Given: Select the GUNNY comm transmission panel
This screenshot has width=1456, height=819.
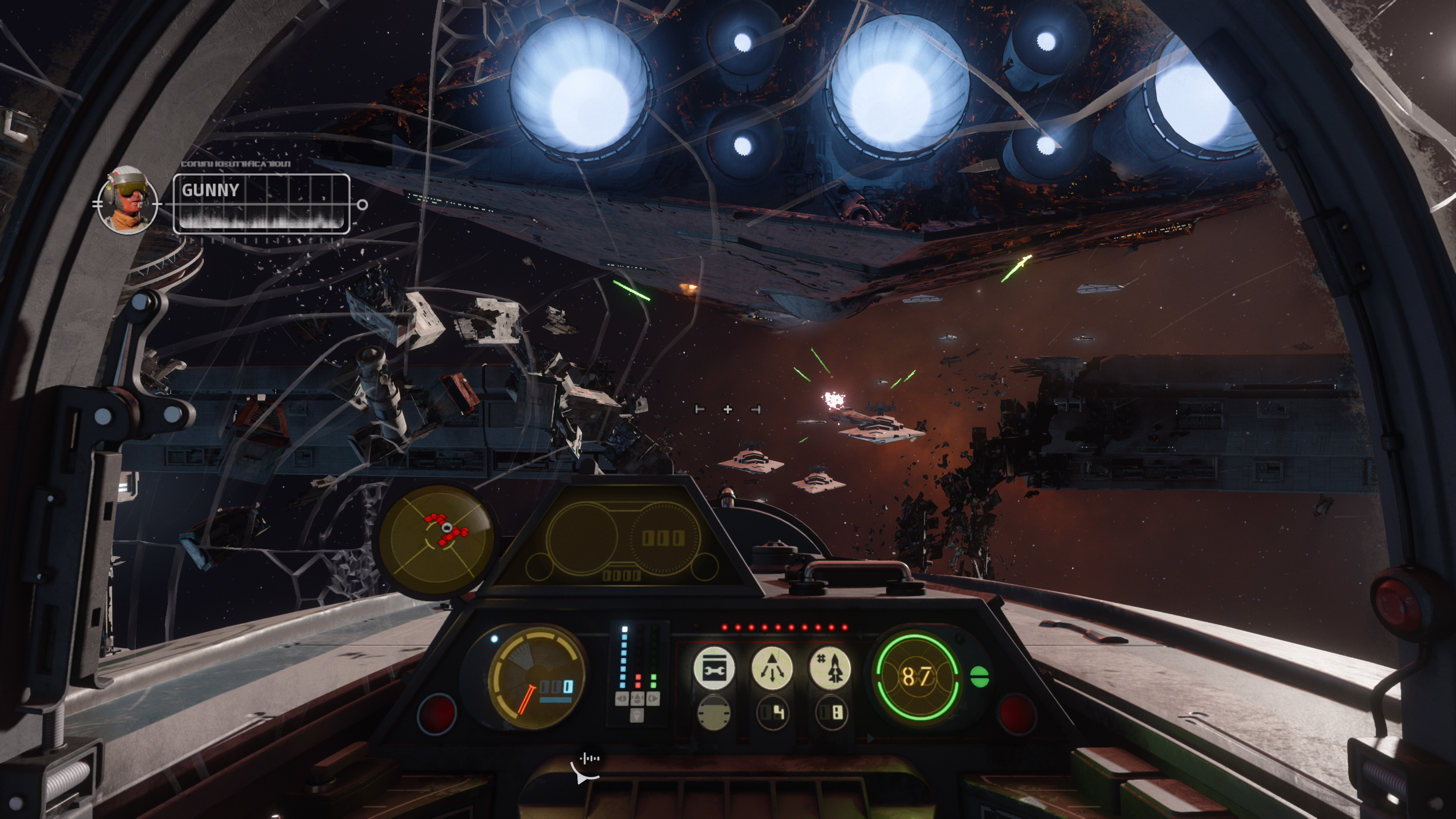Looking at the screenshot, I should 261,204.
